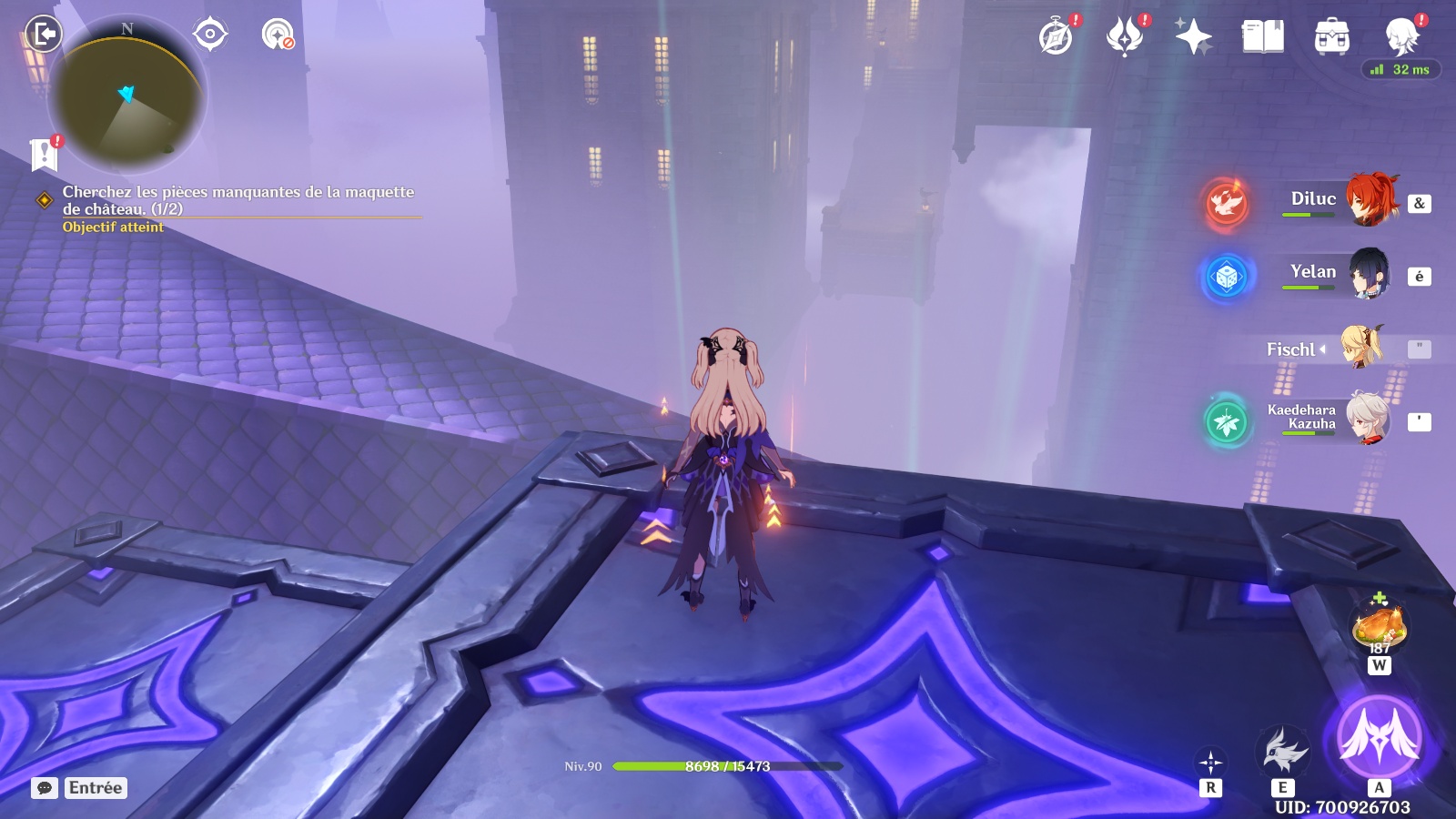The width and height of the screenshot is (1456, 819).
Task: Open the Paimon menu icon
Action: coord(1401,37)
